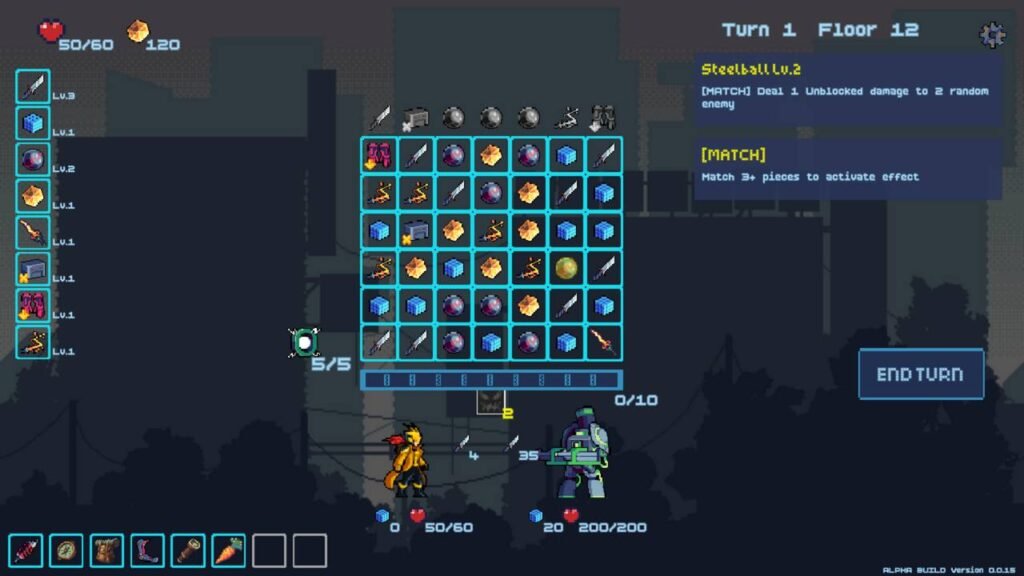Pick the flaming sword tile on the board

pos(603,342)
